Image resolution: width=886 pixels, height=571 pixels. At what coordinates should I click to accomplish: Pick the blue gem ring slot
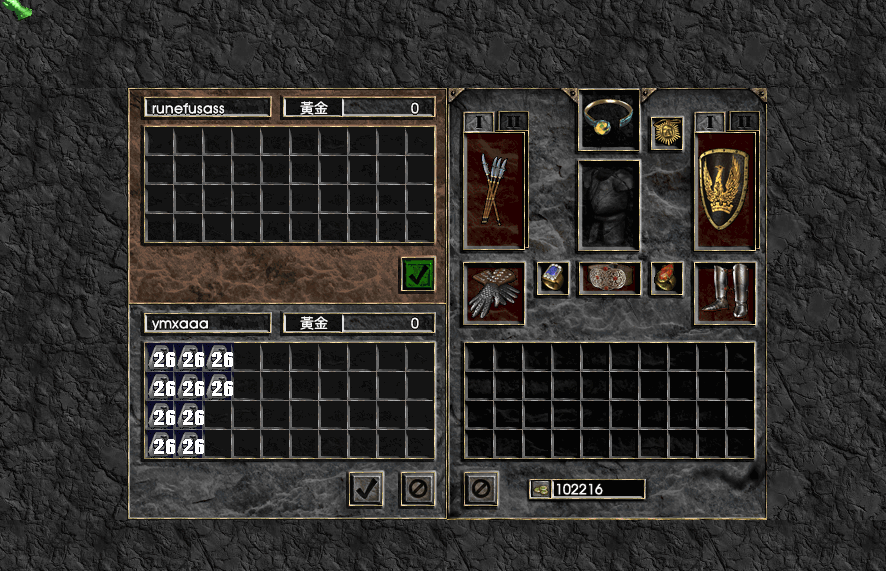tap(553, 278)
